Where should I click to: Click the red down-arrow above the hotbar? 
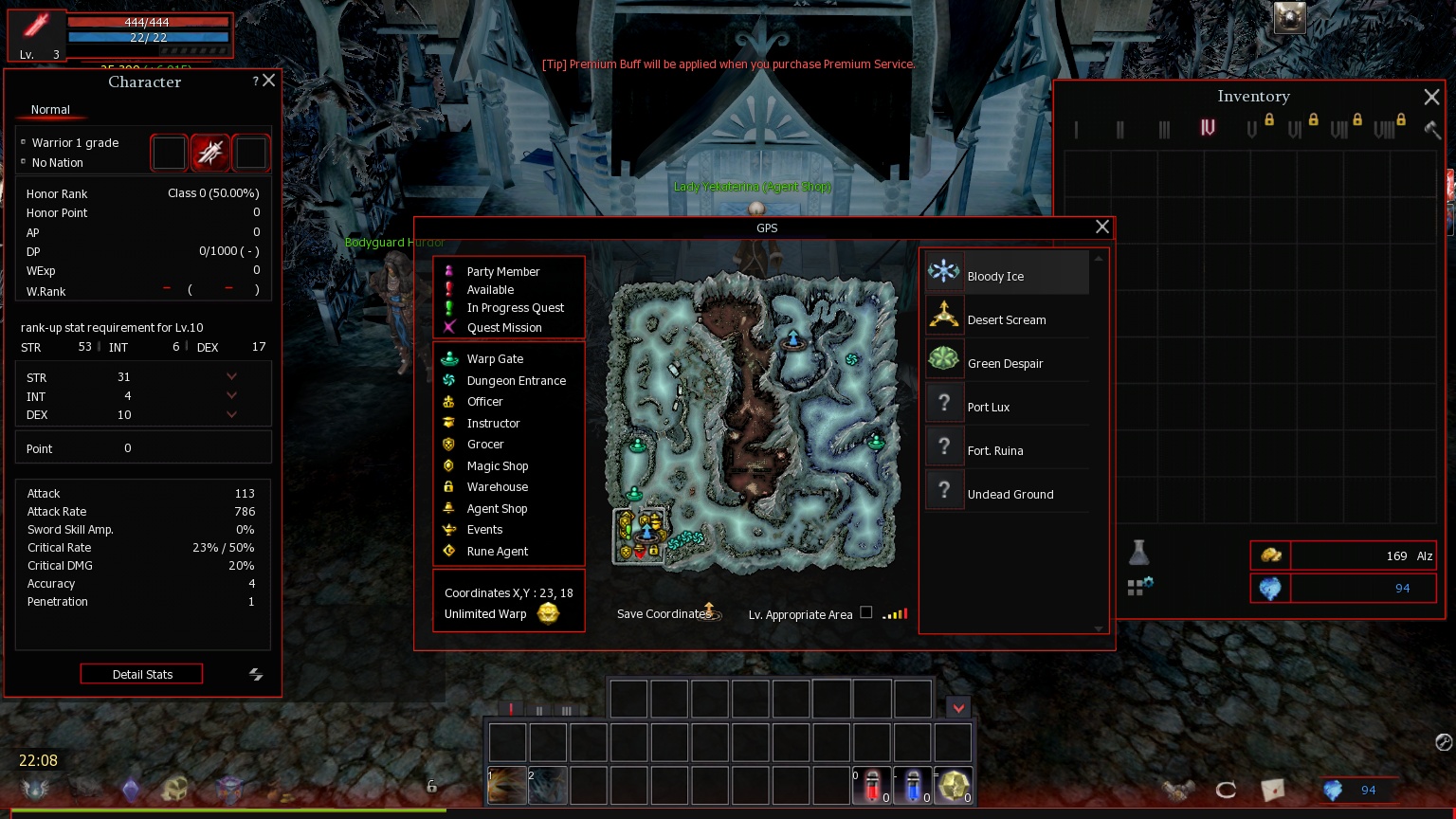tap(958, 707)
